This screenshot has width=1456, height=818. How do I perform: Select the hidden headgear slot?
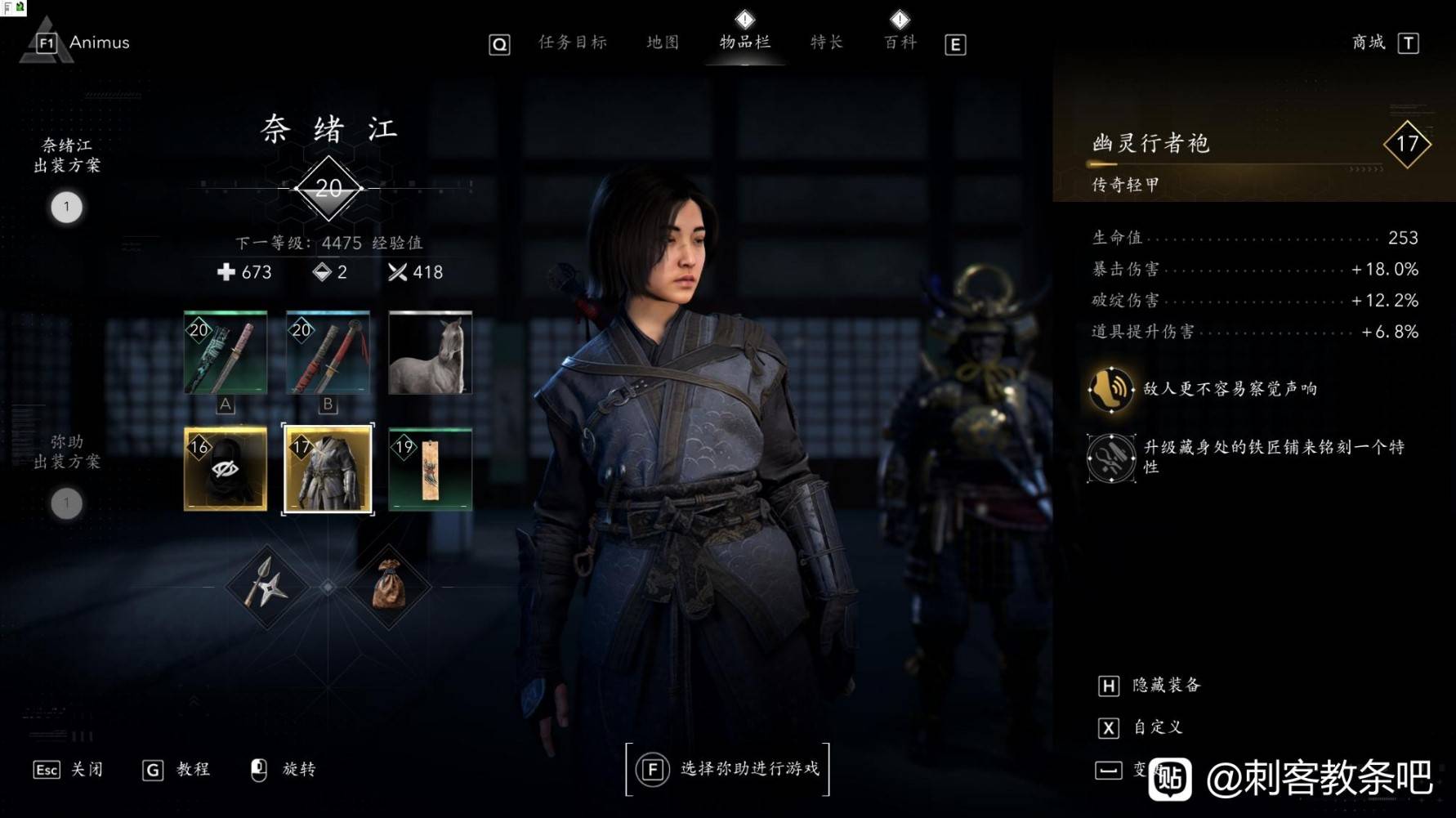coord(226,469)
